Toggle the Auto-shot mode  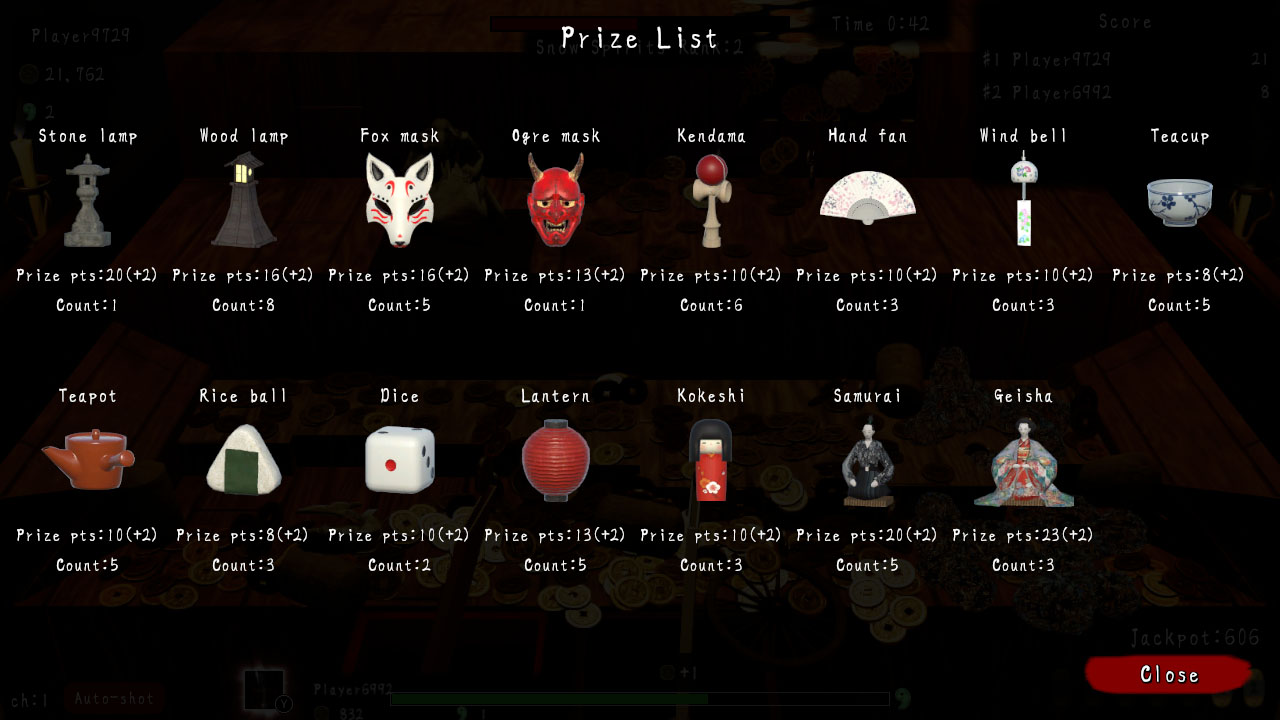tap(114, 698)
